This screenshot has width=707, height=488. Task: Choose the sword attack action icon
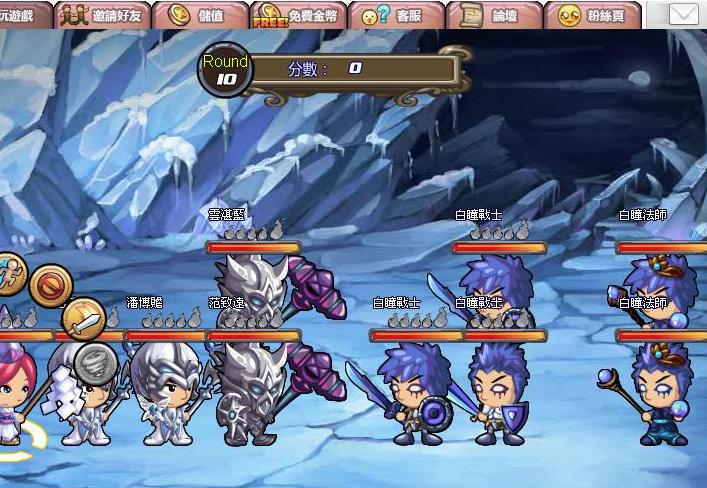coord(85,320)
